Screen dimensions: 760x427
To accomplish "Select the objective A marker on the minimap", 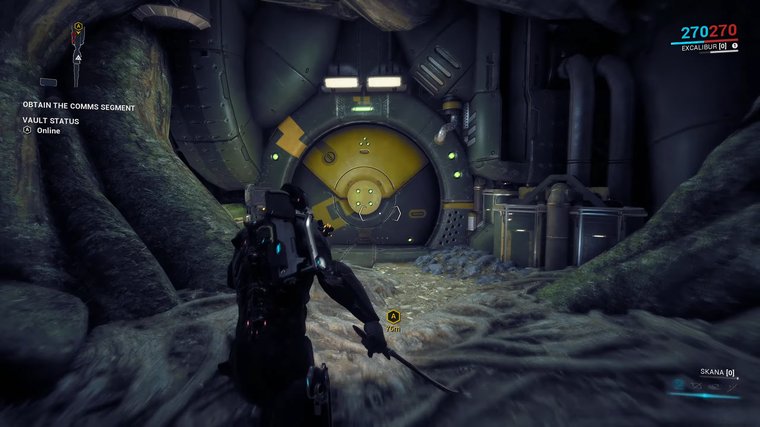I will tap(78, 25).
